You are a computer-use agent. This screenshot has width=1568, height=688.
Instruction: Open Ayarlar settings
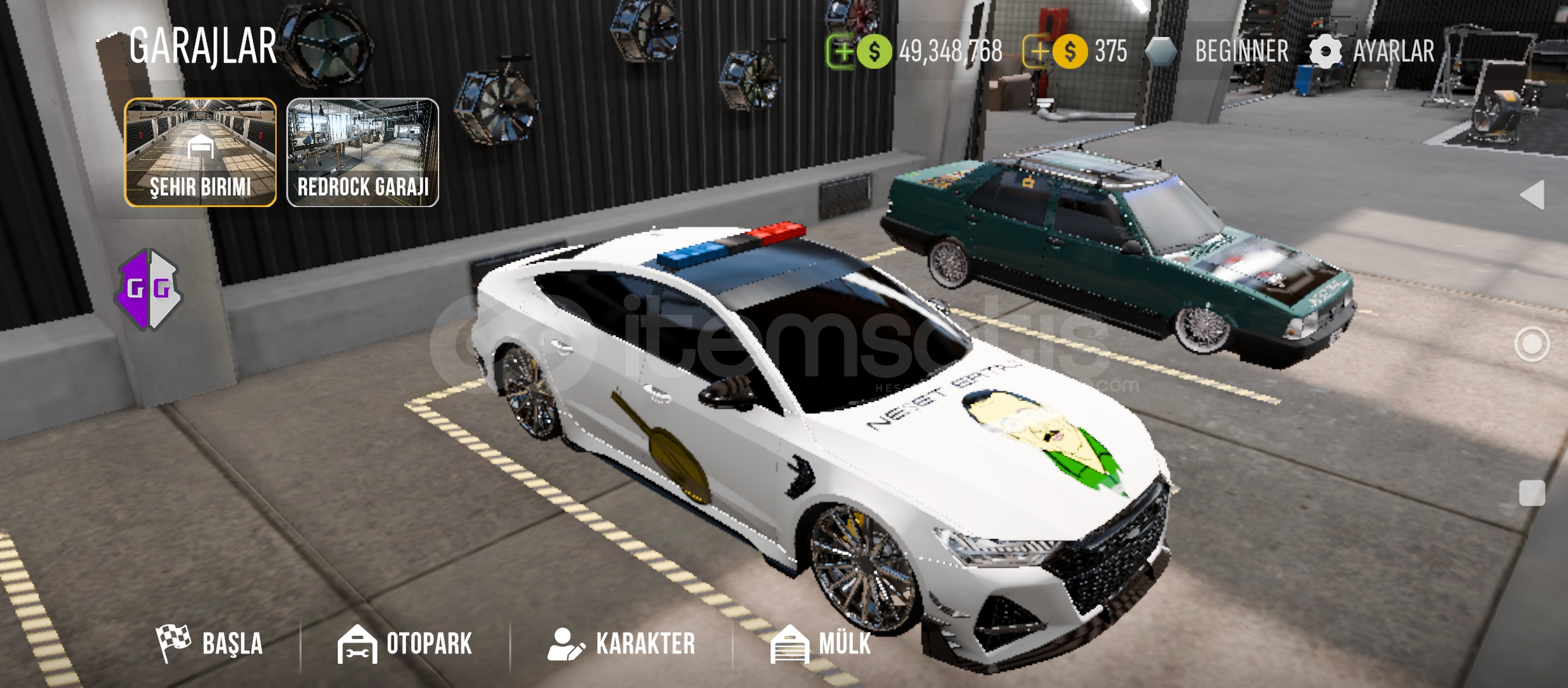point(1372,51)
